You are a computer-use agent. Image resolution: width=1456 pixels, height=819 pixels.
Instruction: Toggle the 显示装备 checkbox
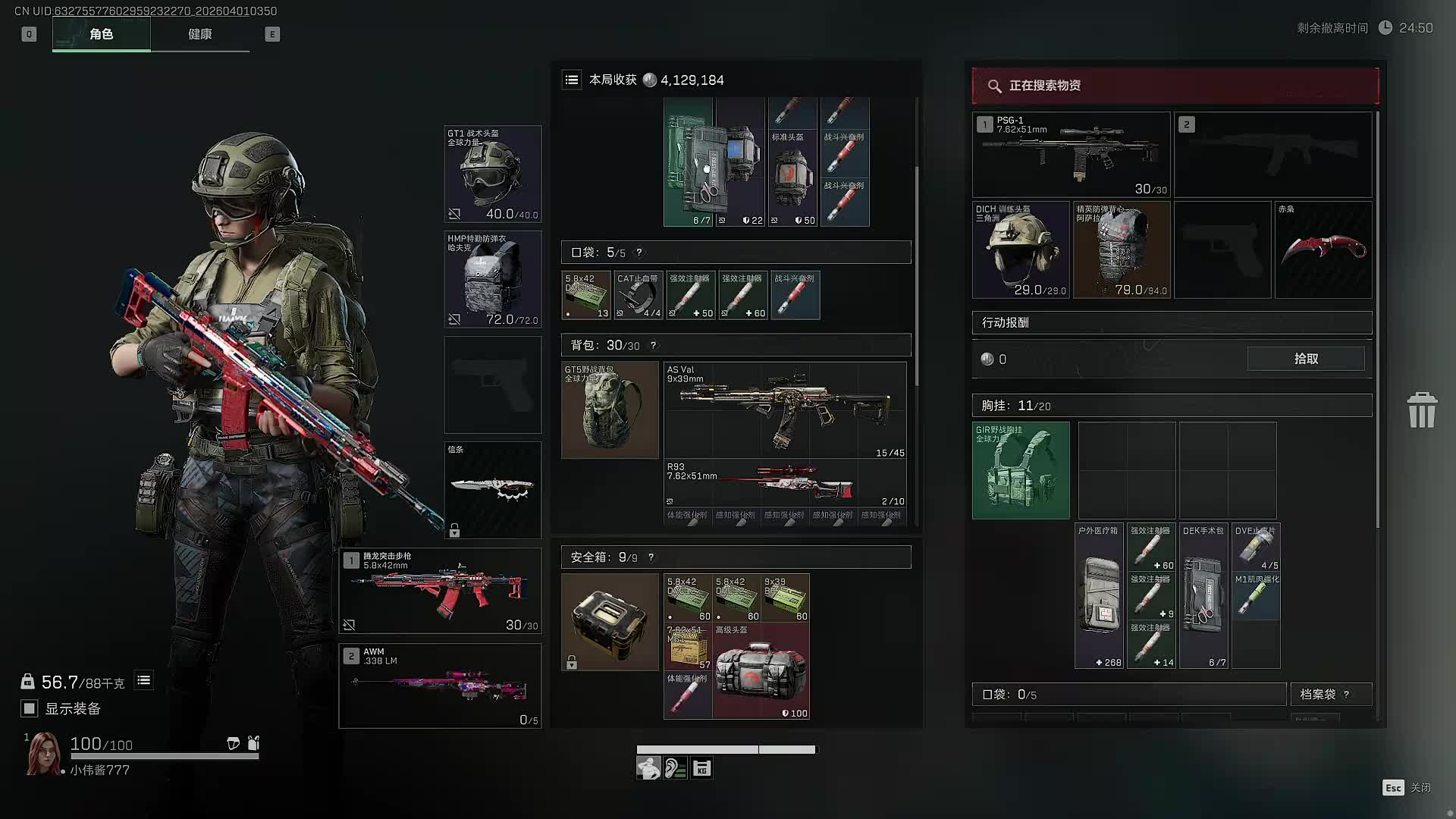point(30,708)
